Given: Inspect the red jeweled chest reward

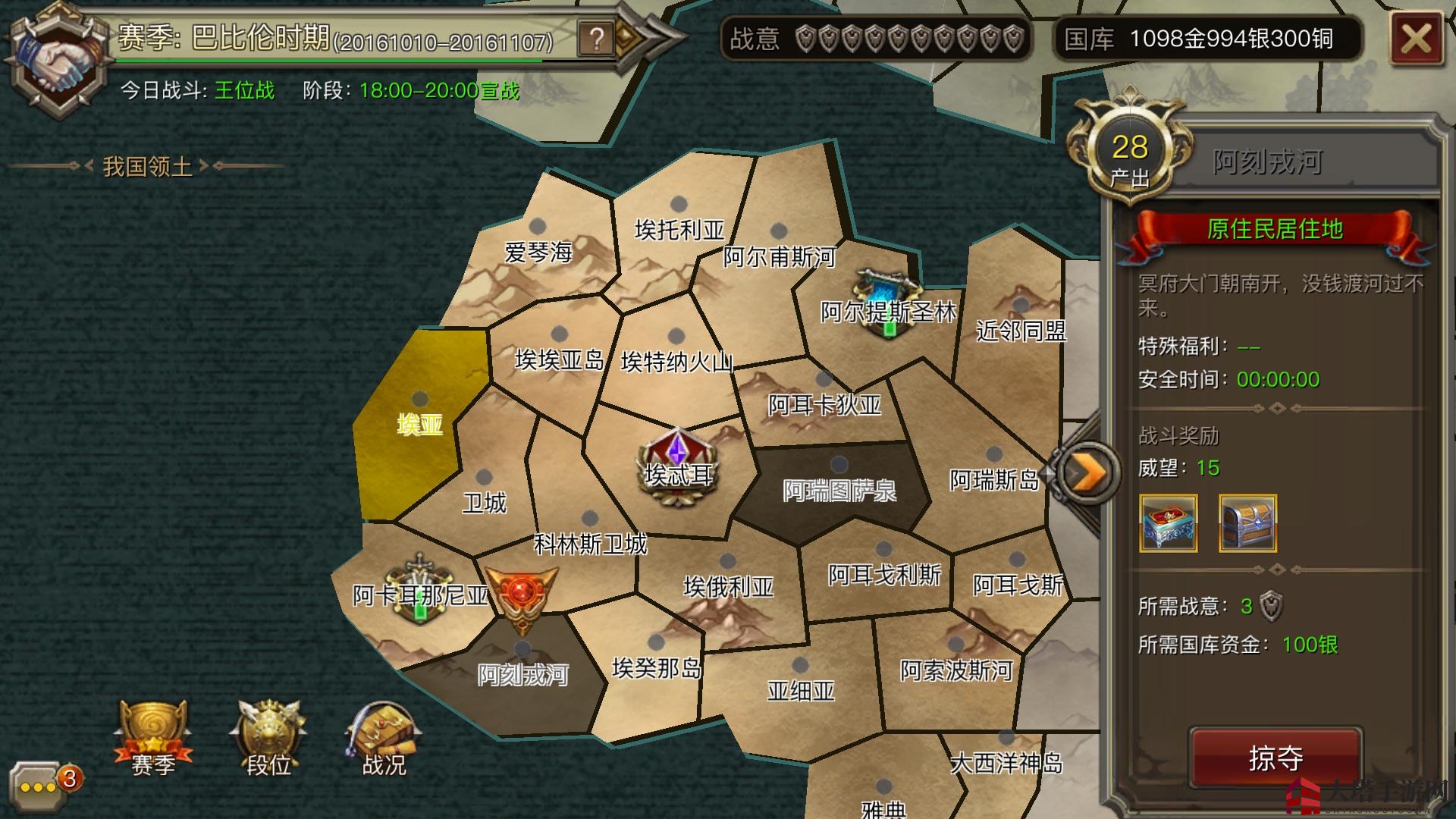Looking at the screenshot, I should click(x=1169, y=522).
